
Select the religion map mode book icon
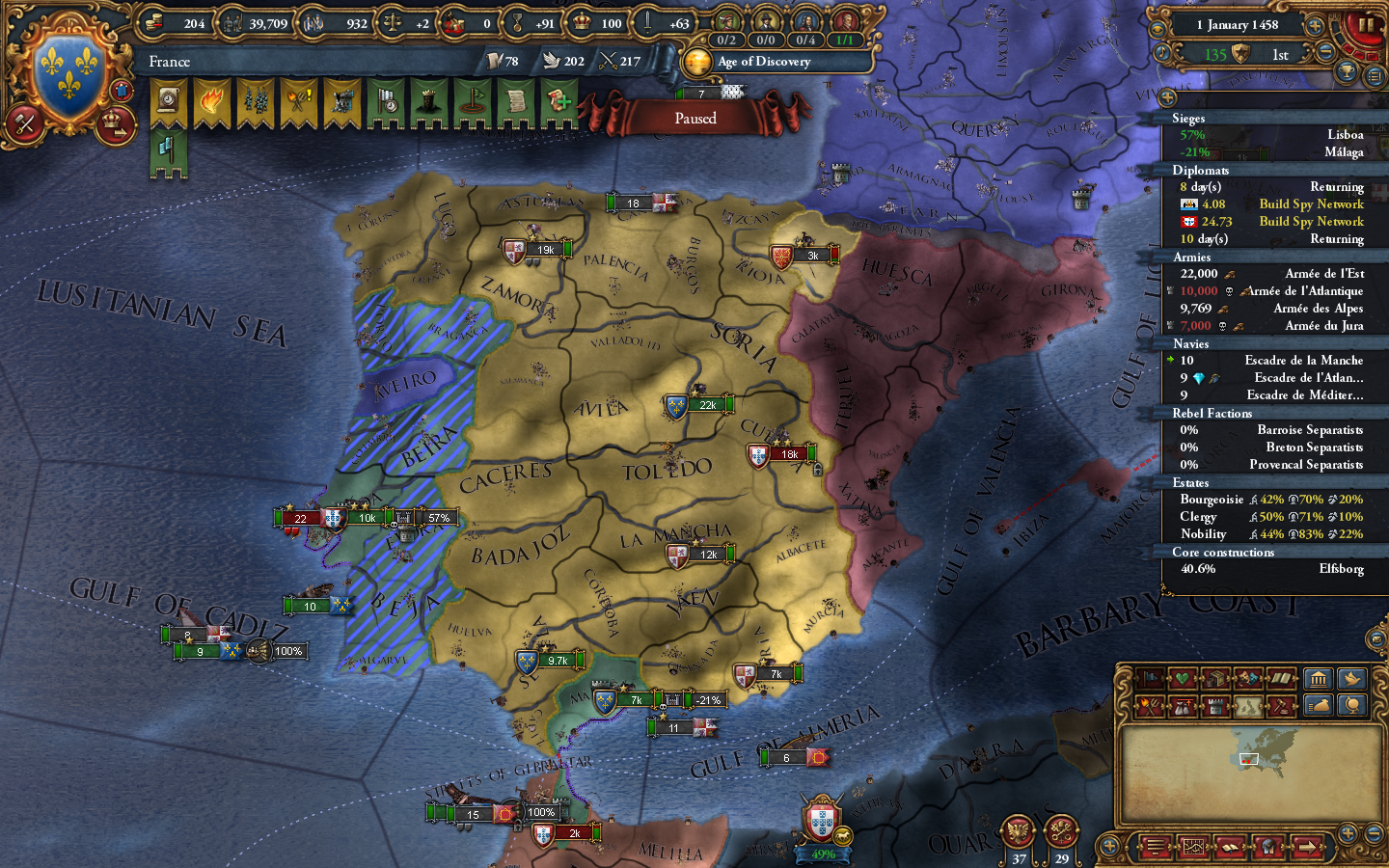pos(1281,678)
